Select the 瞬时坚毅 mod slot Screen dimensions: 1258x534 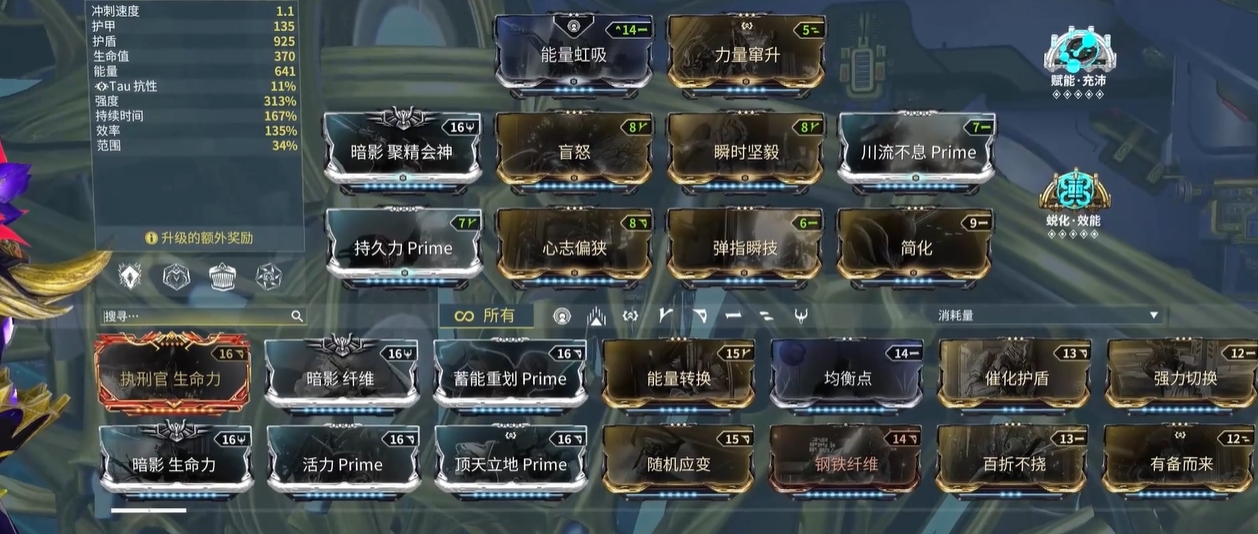pos(746,153)
